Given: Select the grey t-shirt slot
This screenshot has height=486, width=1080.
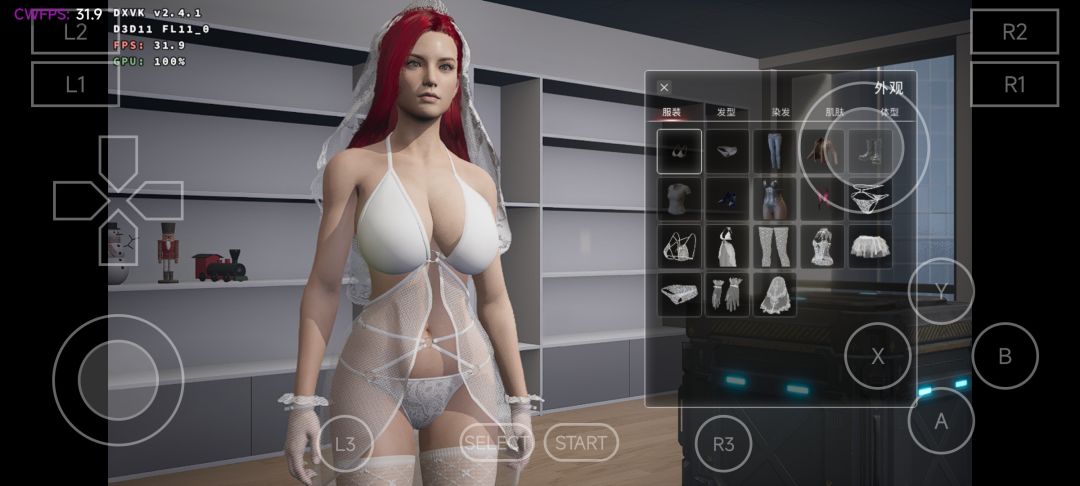Looking at the screenshot, I should [679, 199].
